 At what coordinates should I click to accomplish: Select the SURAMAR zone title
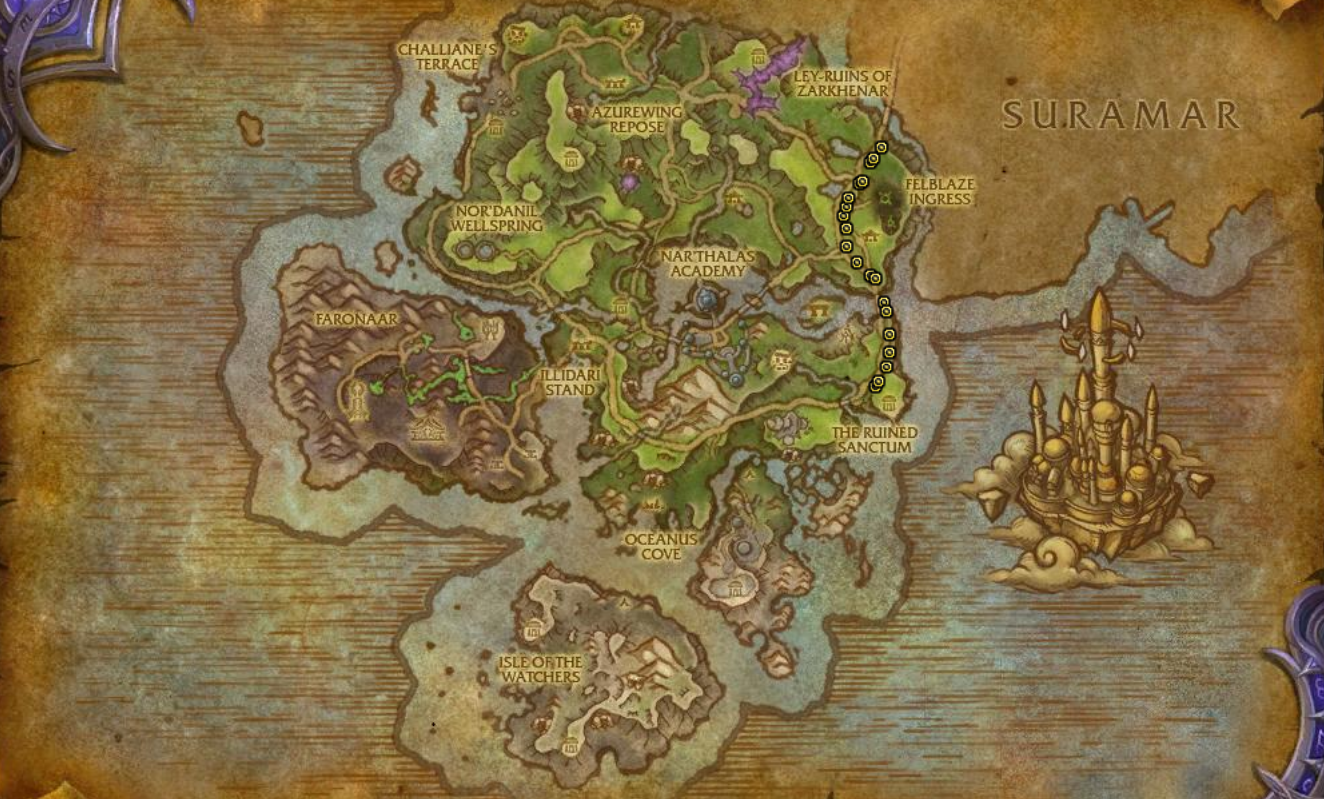[x=1120, y=115]
